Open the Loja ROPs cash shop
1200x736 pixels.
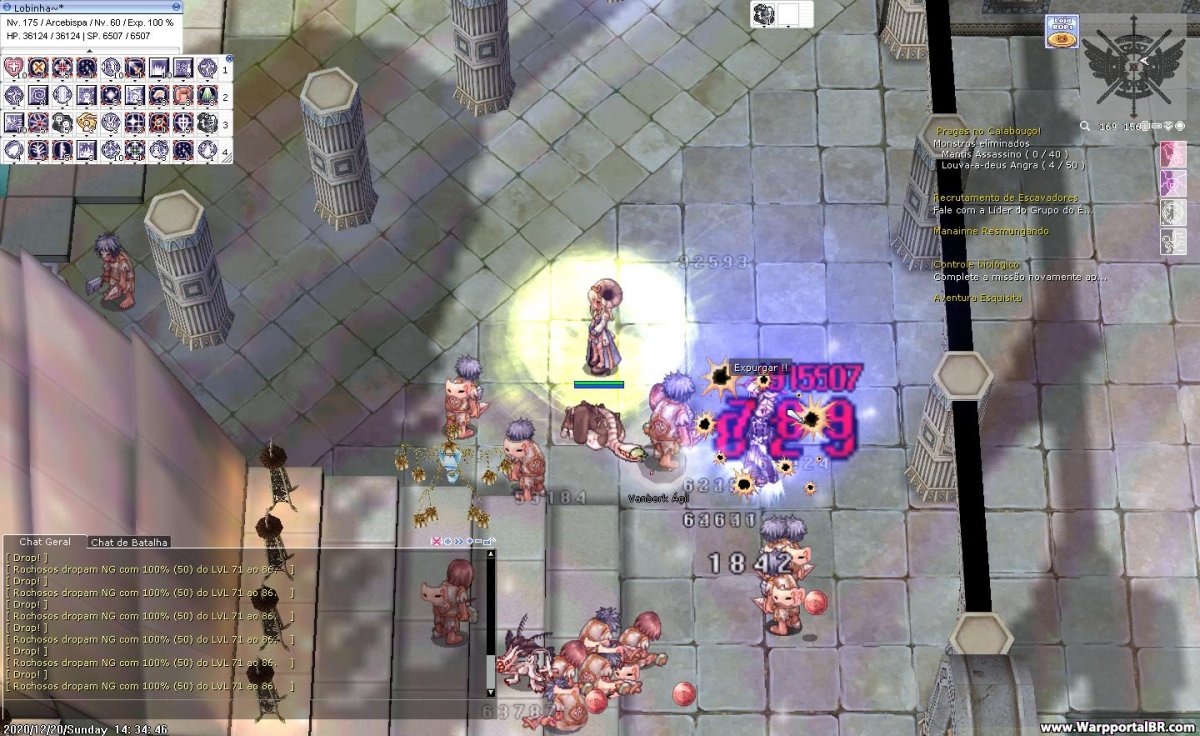[x=1061, y=31]
